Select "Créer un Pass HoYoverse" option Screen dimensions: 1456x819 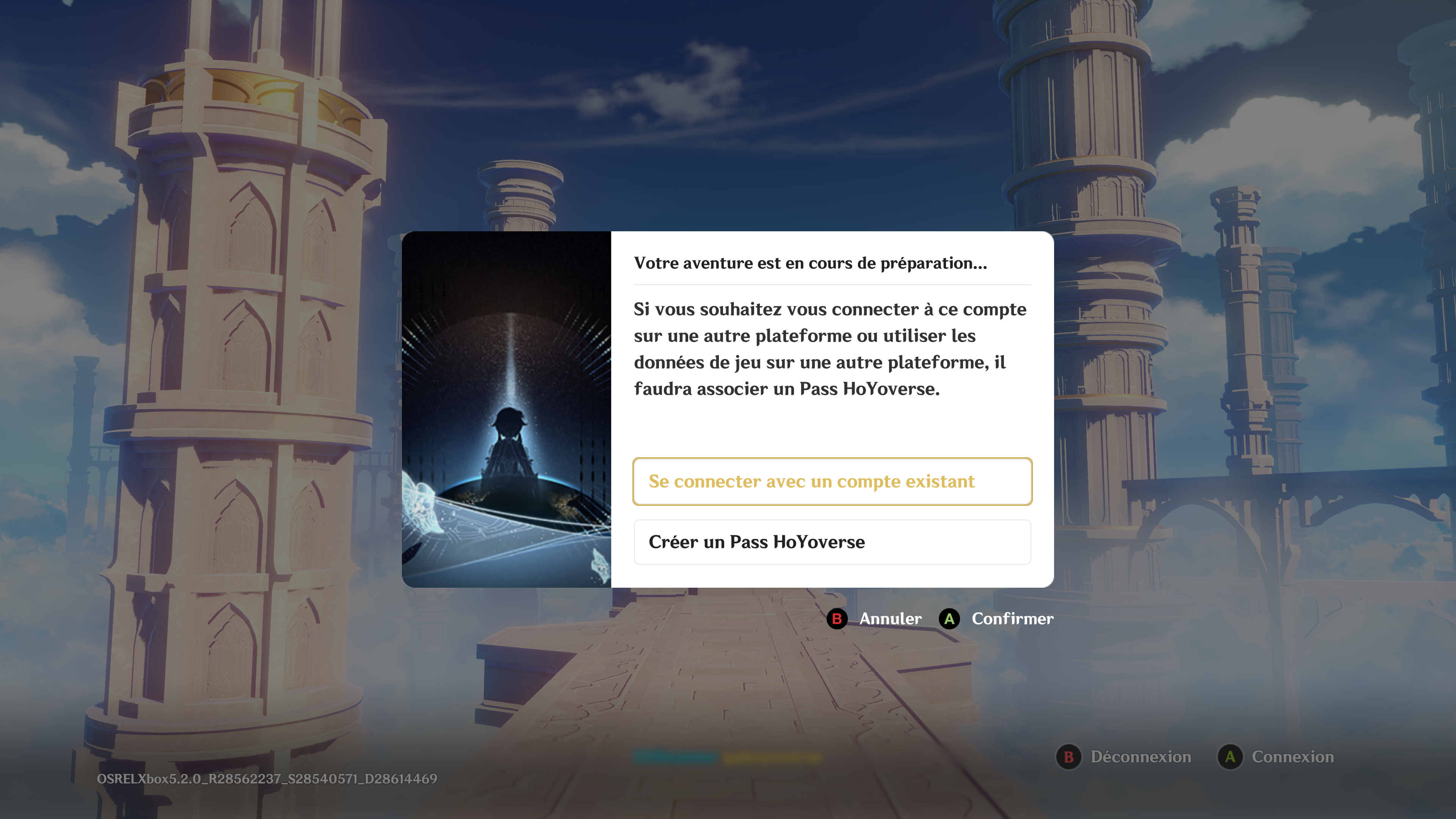pos(832,542)
